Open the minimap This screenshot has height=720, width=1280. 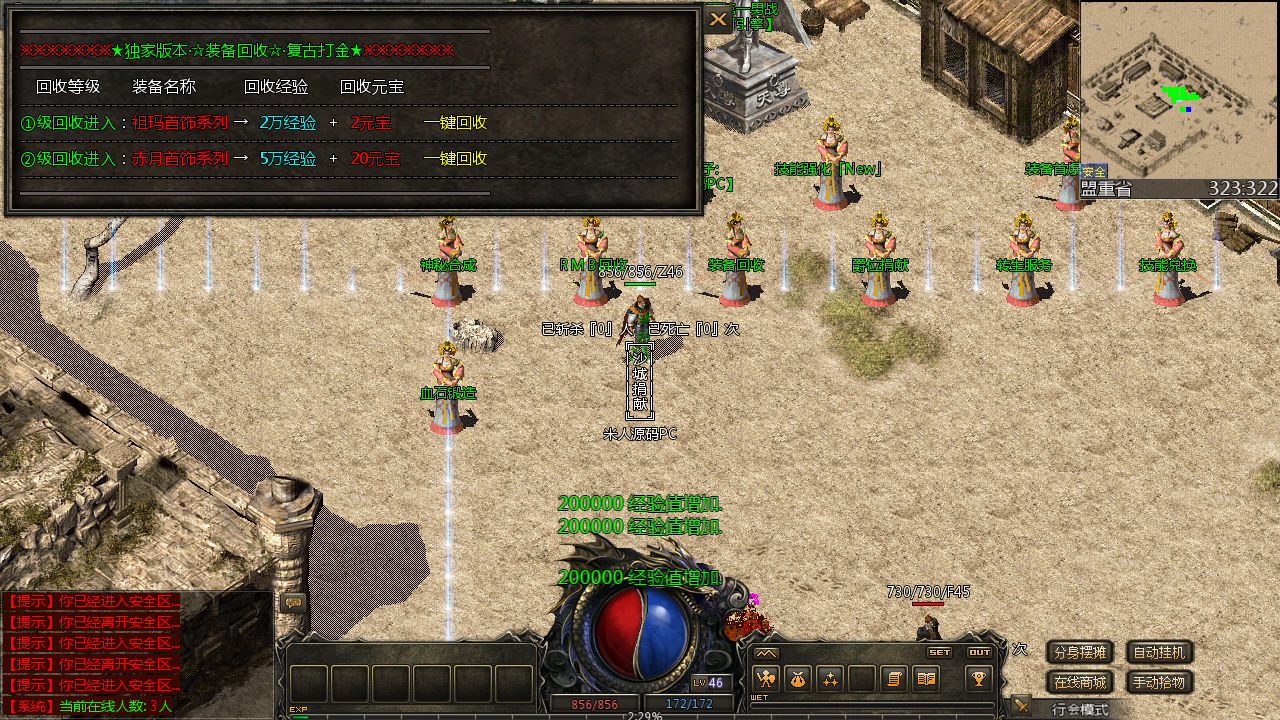[x=1179, y=90]
